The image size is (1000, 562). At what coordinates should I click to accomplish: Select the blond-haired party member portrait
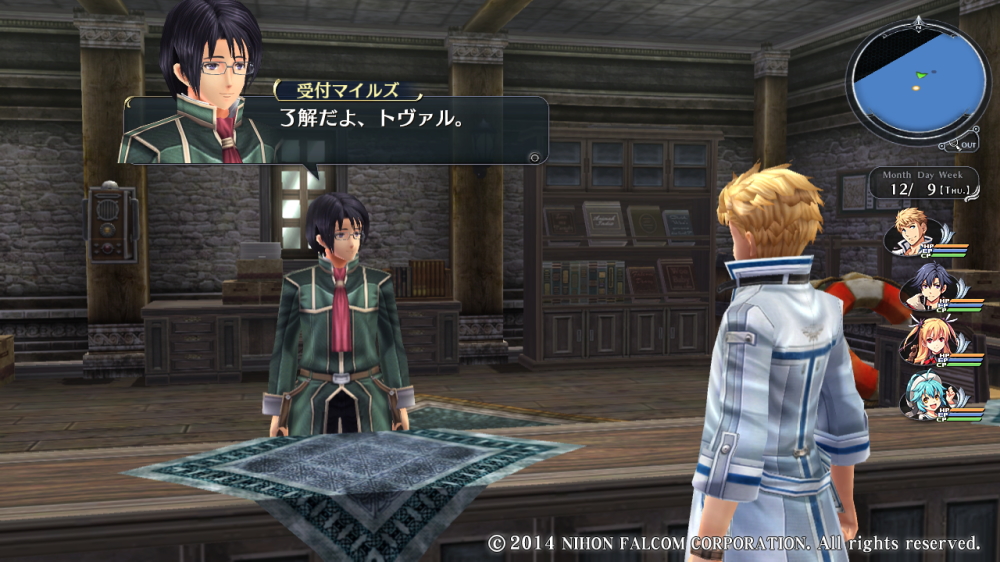(915, 231)
